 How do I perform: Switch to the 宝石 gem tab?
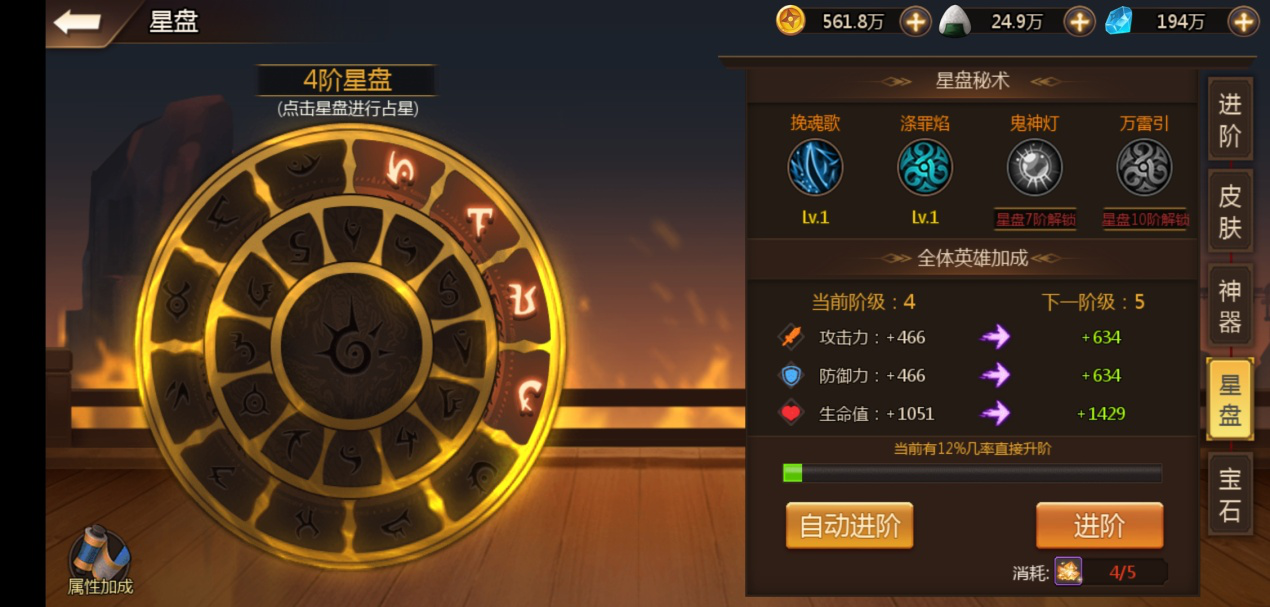click(1229, 496)
